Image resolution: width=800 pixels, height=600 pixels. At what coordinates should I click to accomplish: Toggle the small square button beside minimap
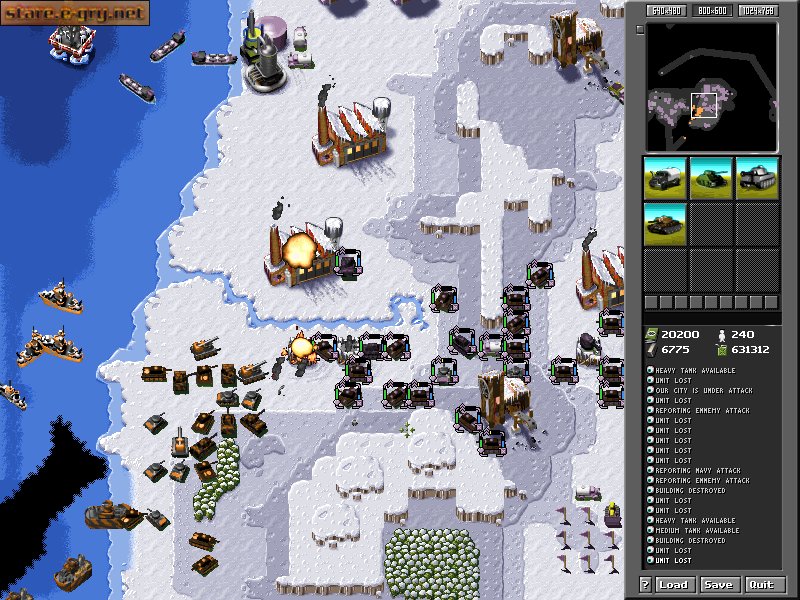640,29
